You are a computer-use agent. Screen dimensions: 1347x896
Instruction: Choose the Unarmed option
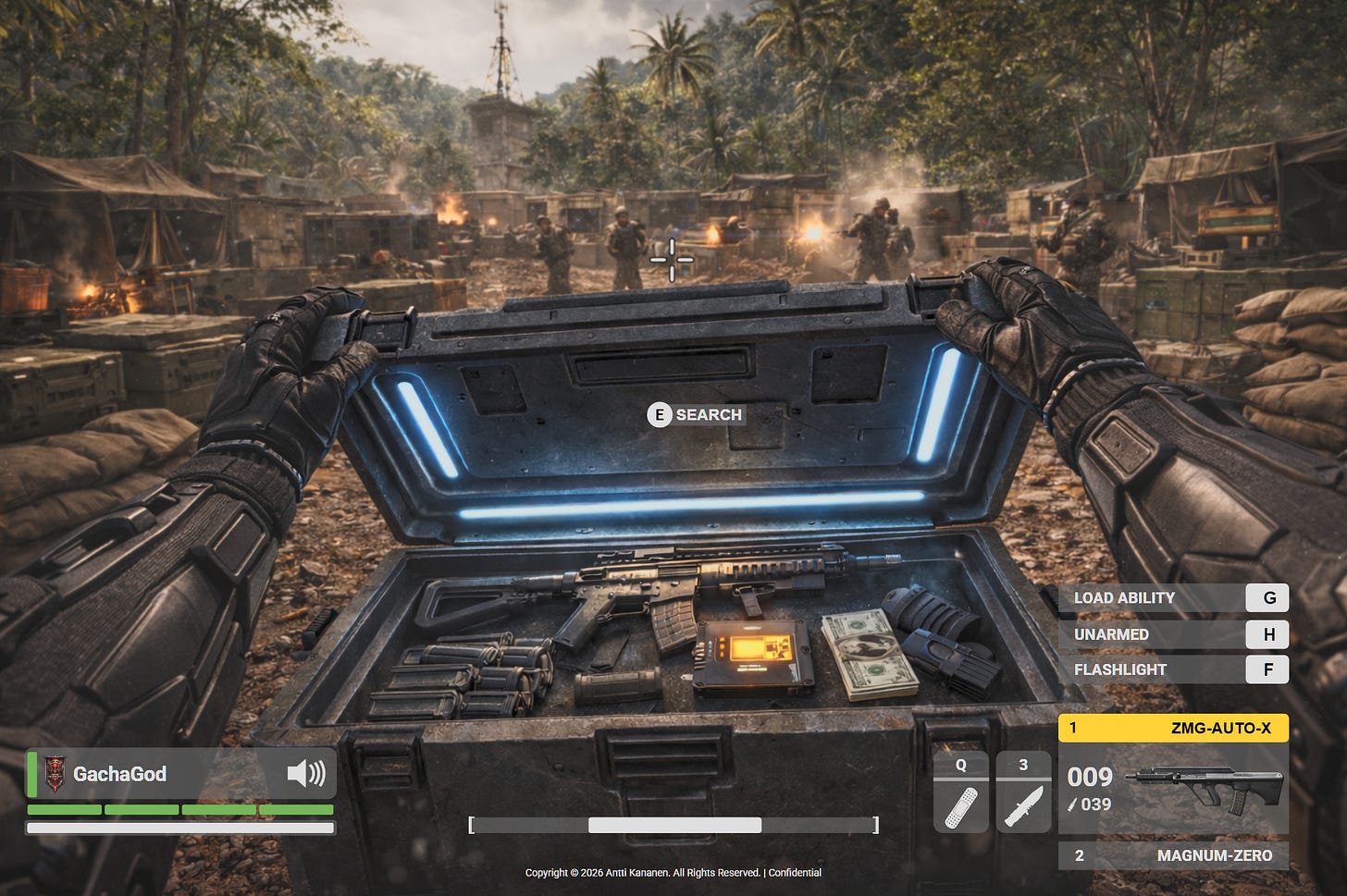point(1173,634)
